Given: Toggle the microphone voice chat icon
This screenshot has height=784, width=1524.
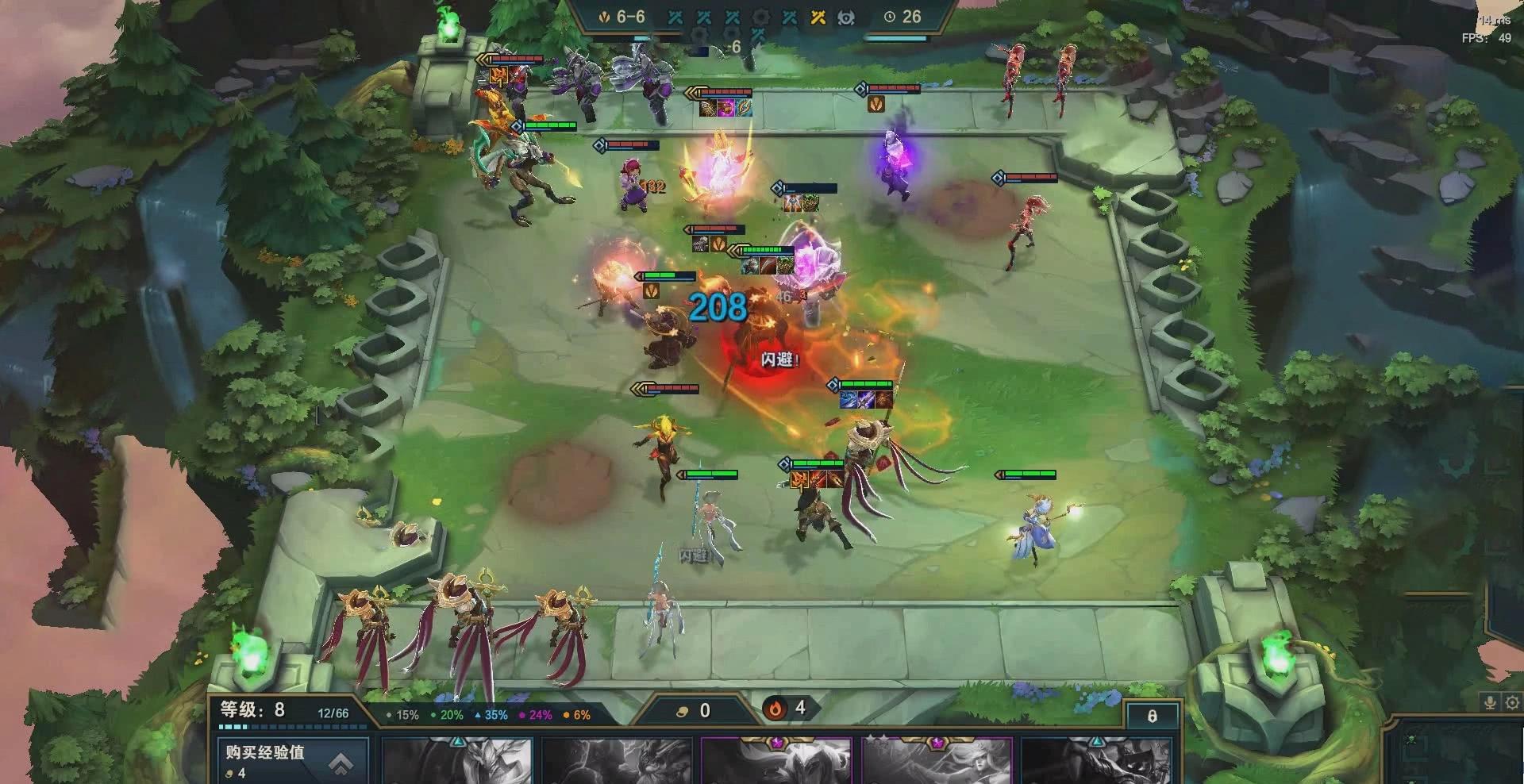Looking at the screenshot, I should pos(1491,702).
